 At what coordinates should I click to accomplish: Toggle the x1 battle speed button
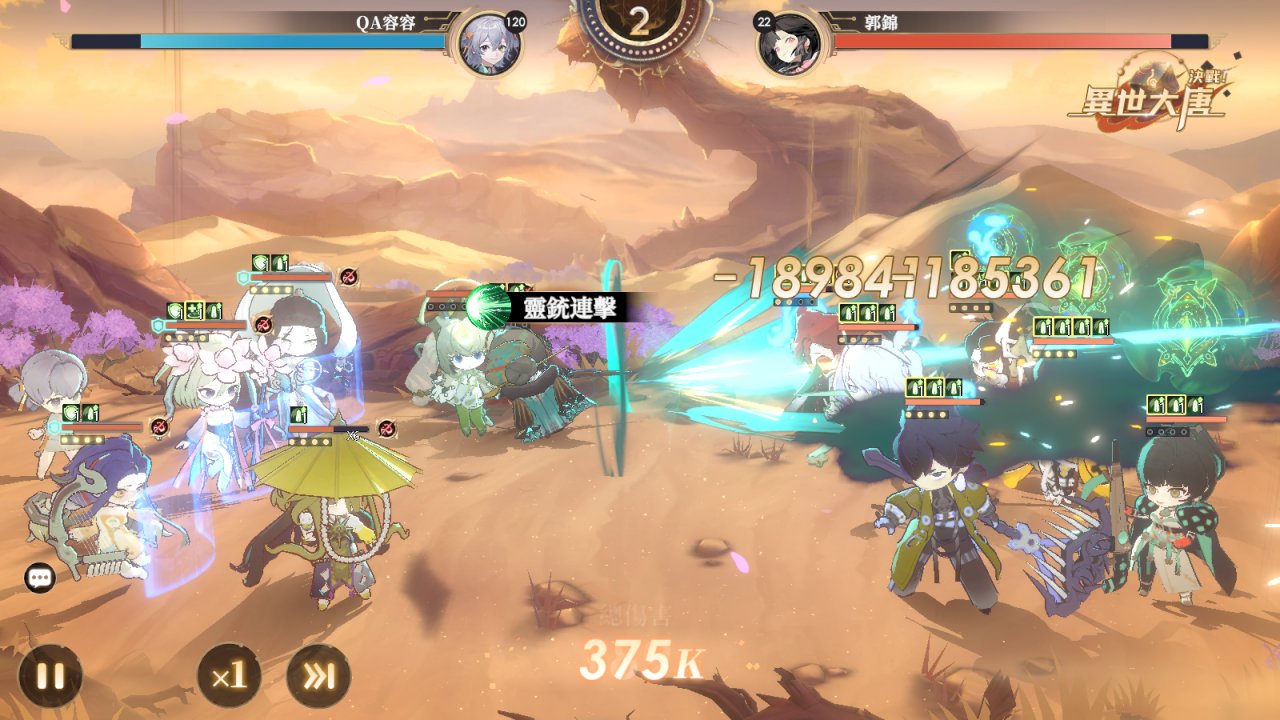[229, 676]
